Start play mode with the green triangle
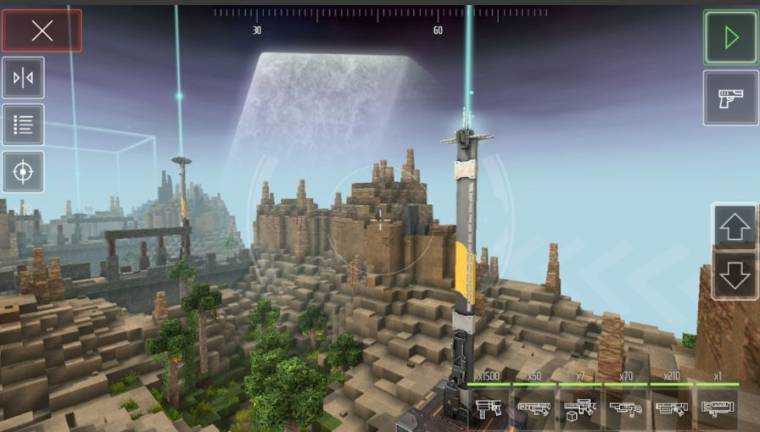This screenshot has height=432, width=760. (x=730, y=38)
